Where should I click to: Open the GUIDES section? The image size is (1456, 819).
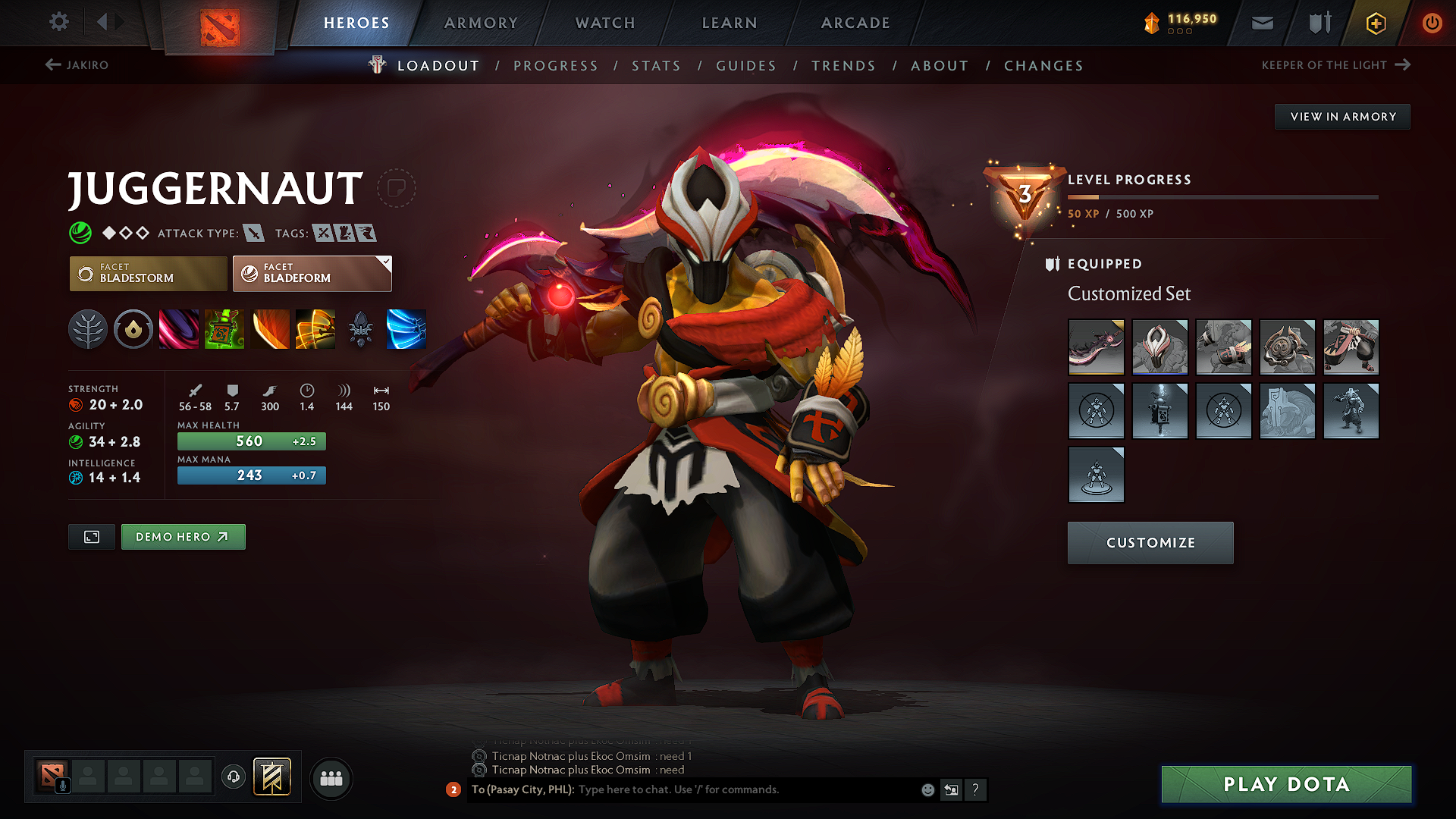click(746, 66)
